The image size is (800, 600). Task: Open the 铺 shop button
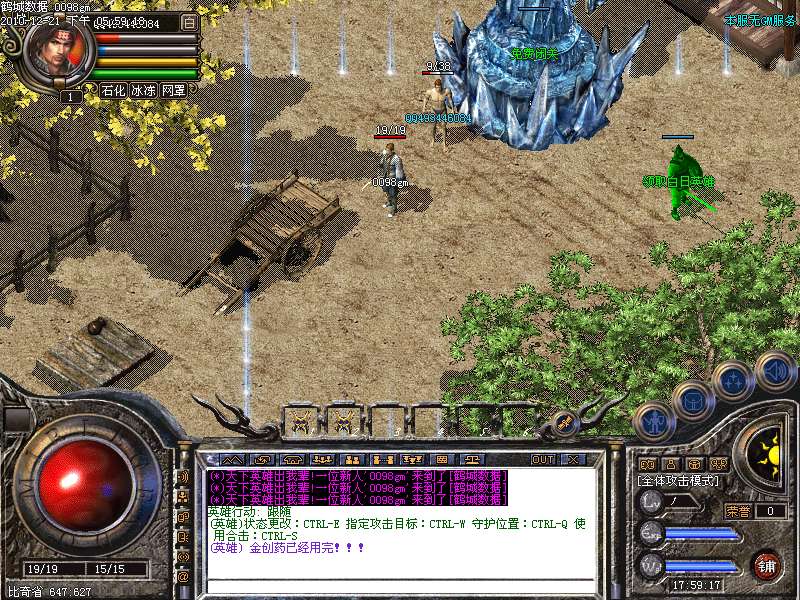click(766, 565)
